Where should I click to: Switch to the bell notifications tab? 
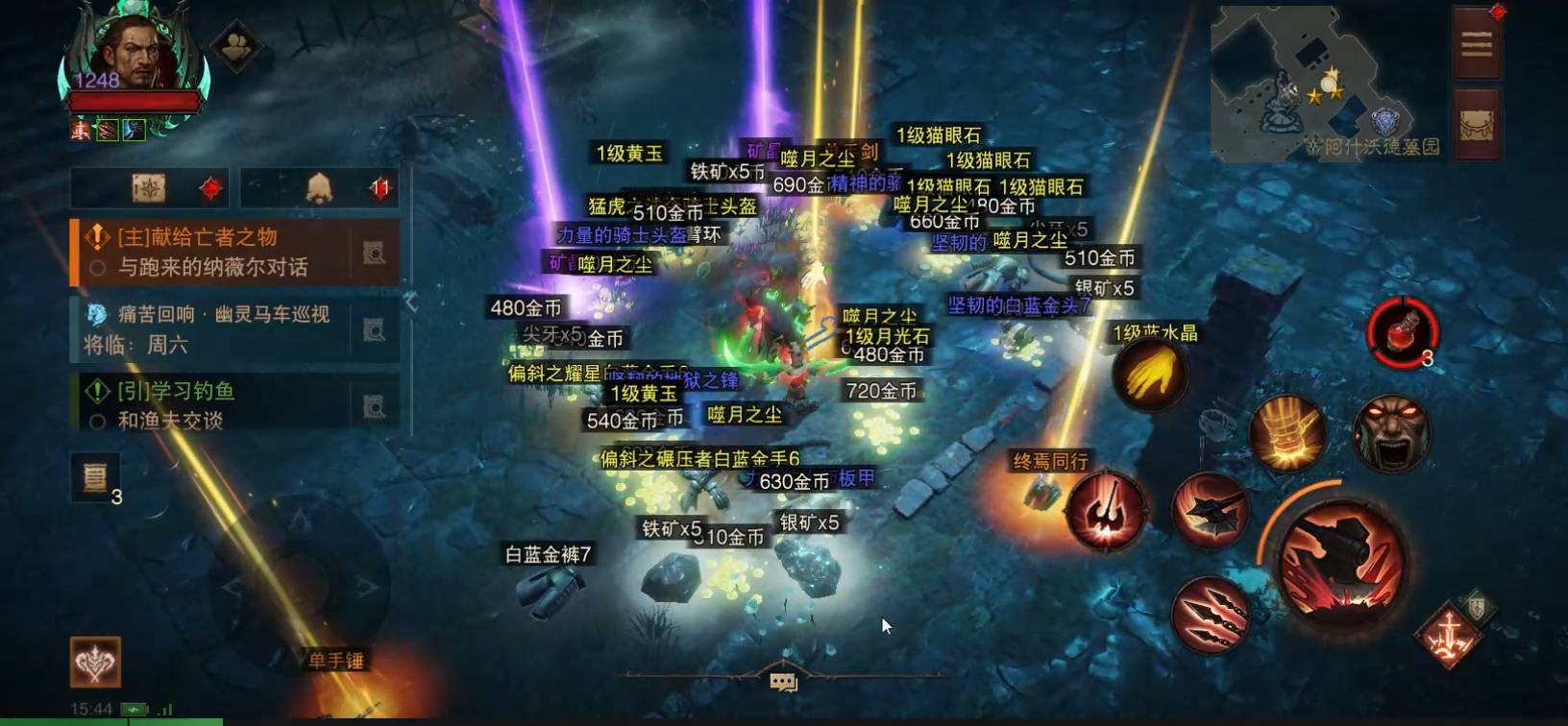pyautogui.click(x=319, y=188)
